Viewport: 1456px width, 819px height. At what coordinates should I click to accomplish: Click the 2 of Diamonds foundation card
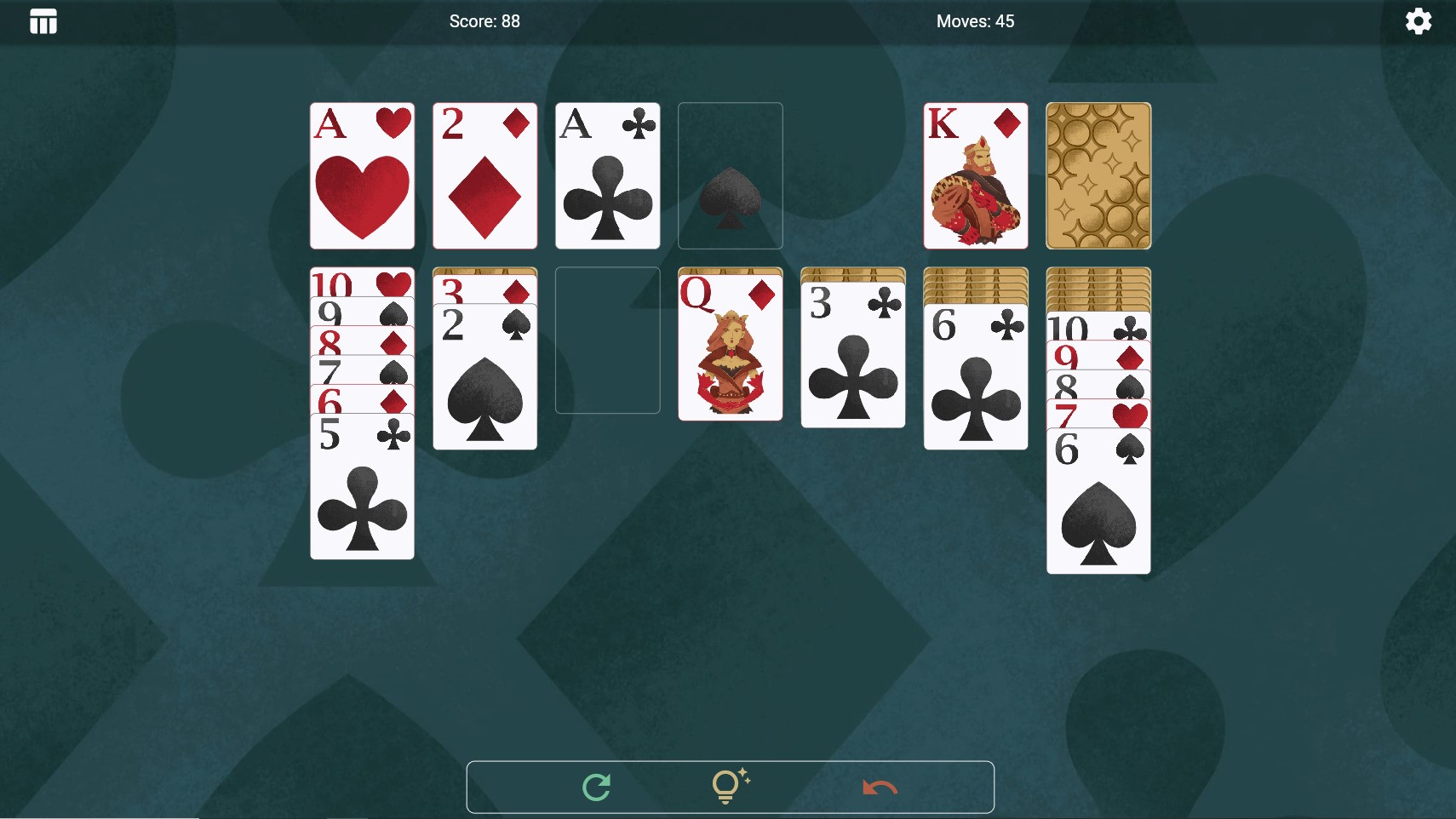tap(484, 175)
